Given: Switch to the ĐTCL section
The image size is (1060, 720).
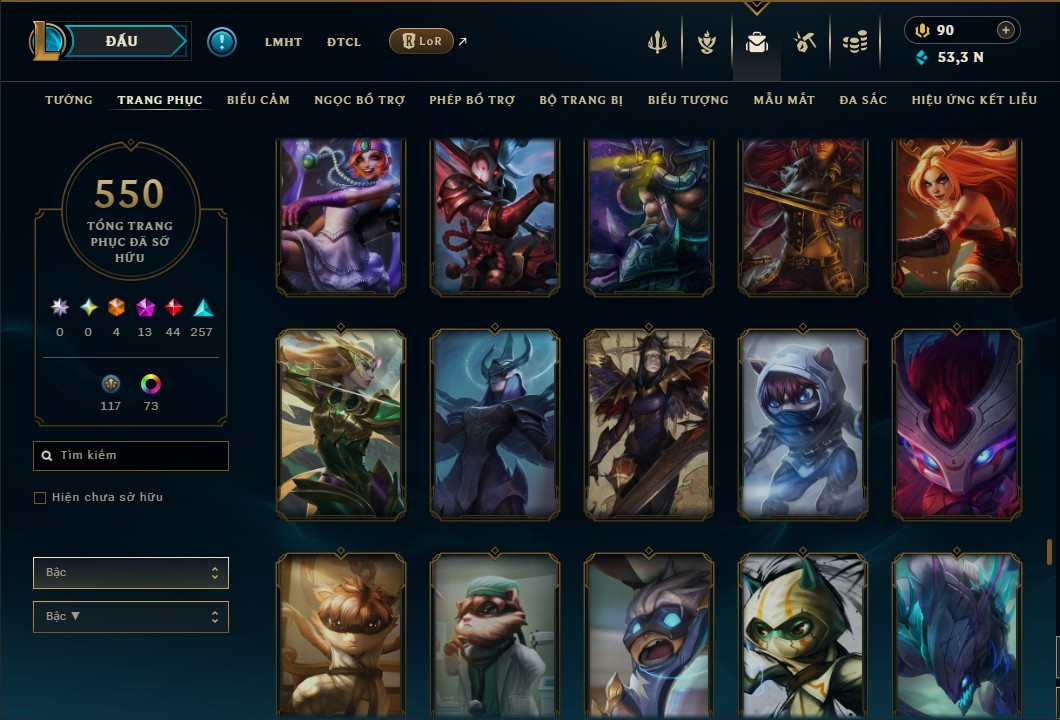Looking at the screenshot, I should (x=344, y=42).
